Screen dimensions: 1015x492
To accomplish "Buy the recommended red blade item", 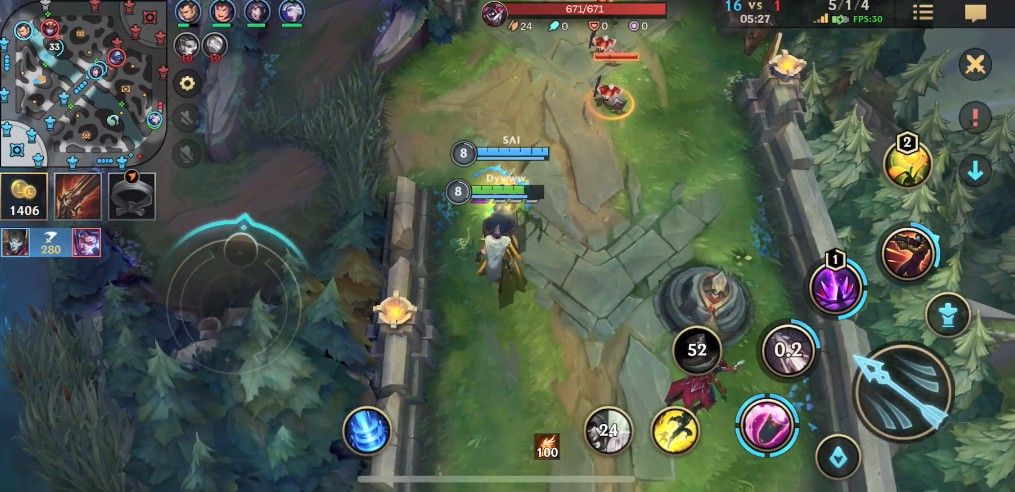I will pyautogui.click(x=77, y=194).
